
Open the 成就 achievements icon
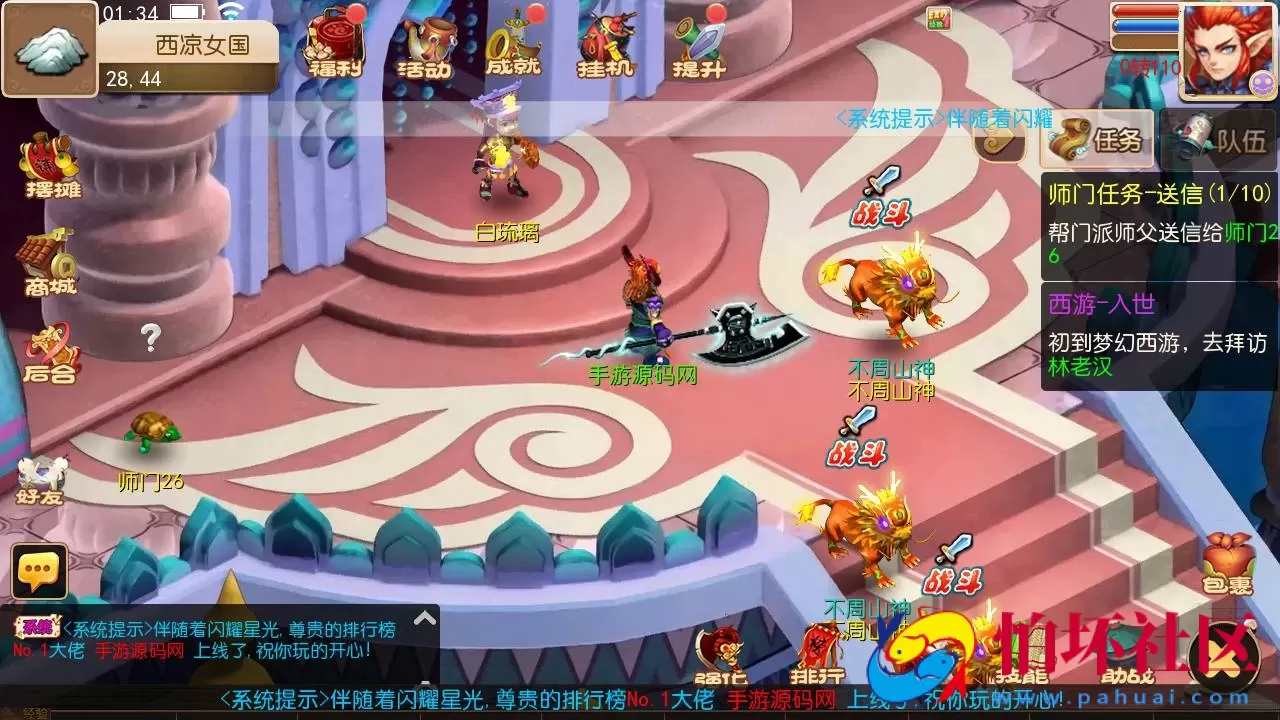(517, 45)
